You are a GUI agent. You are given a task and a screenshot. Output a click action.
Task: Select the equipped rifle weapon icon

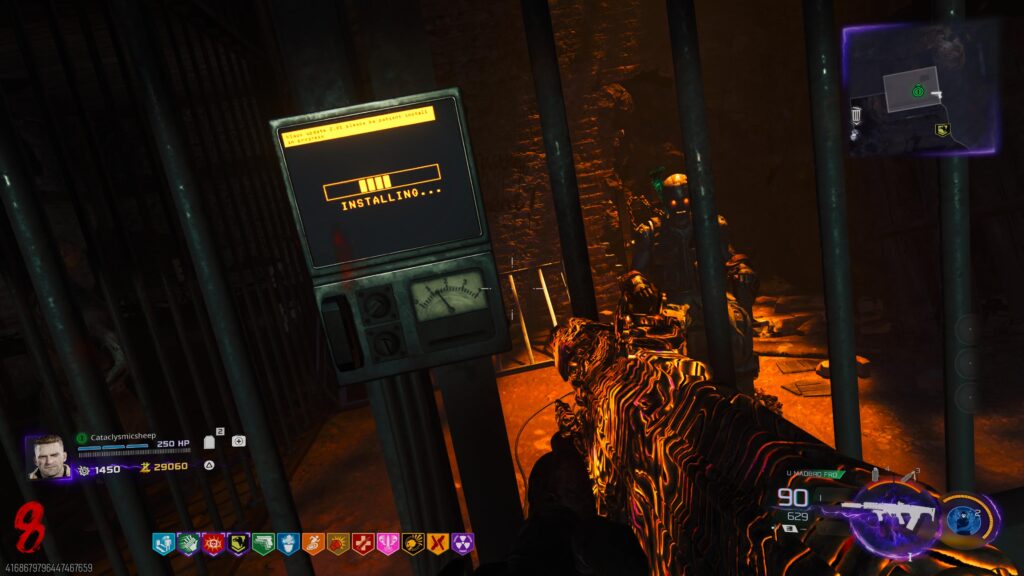click(x=889, y=514)
